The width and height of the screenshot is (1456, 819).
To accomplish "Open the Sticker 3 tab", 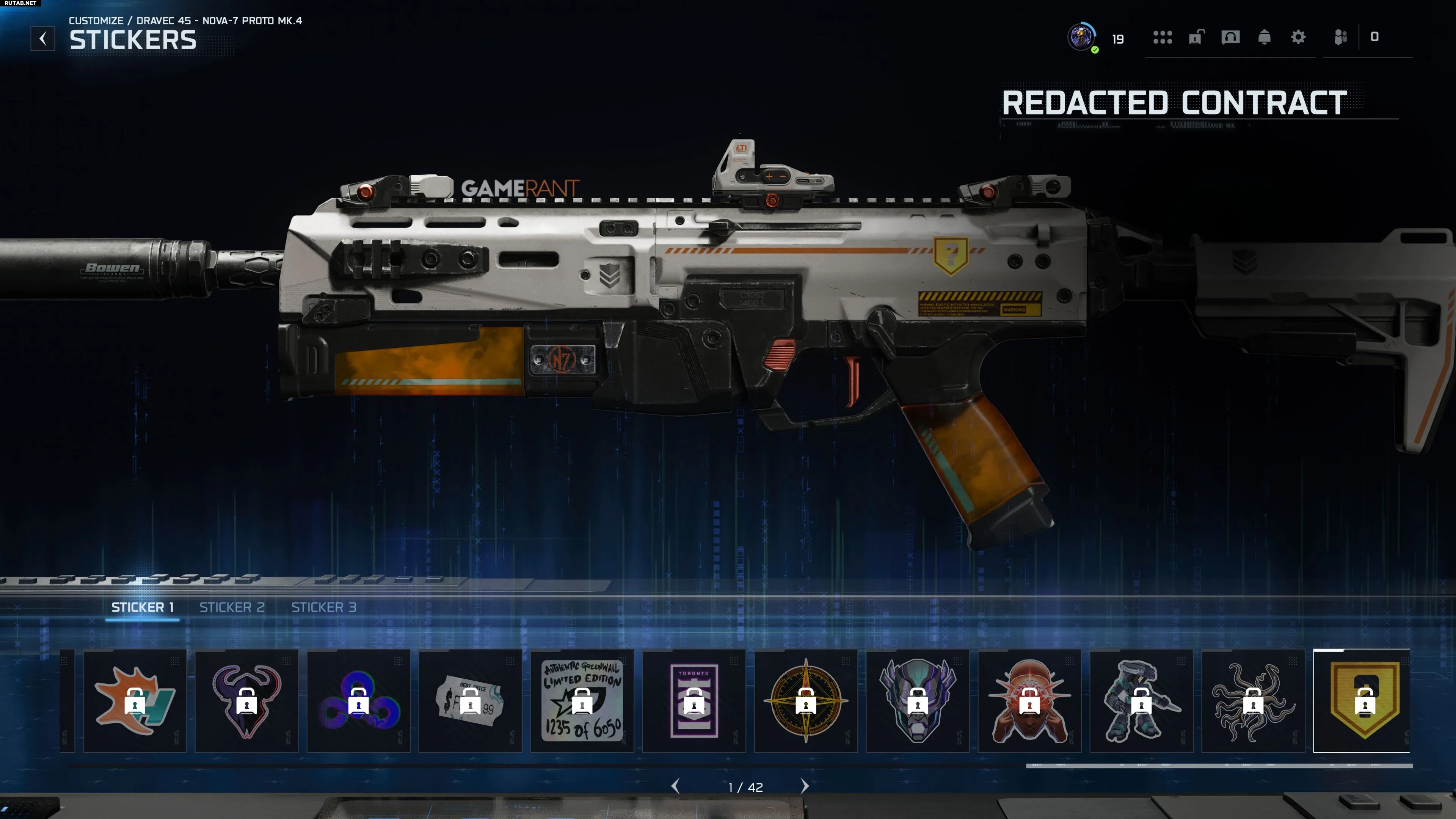I will [x=323, y=607].
